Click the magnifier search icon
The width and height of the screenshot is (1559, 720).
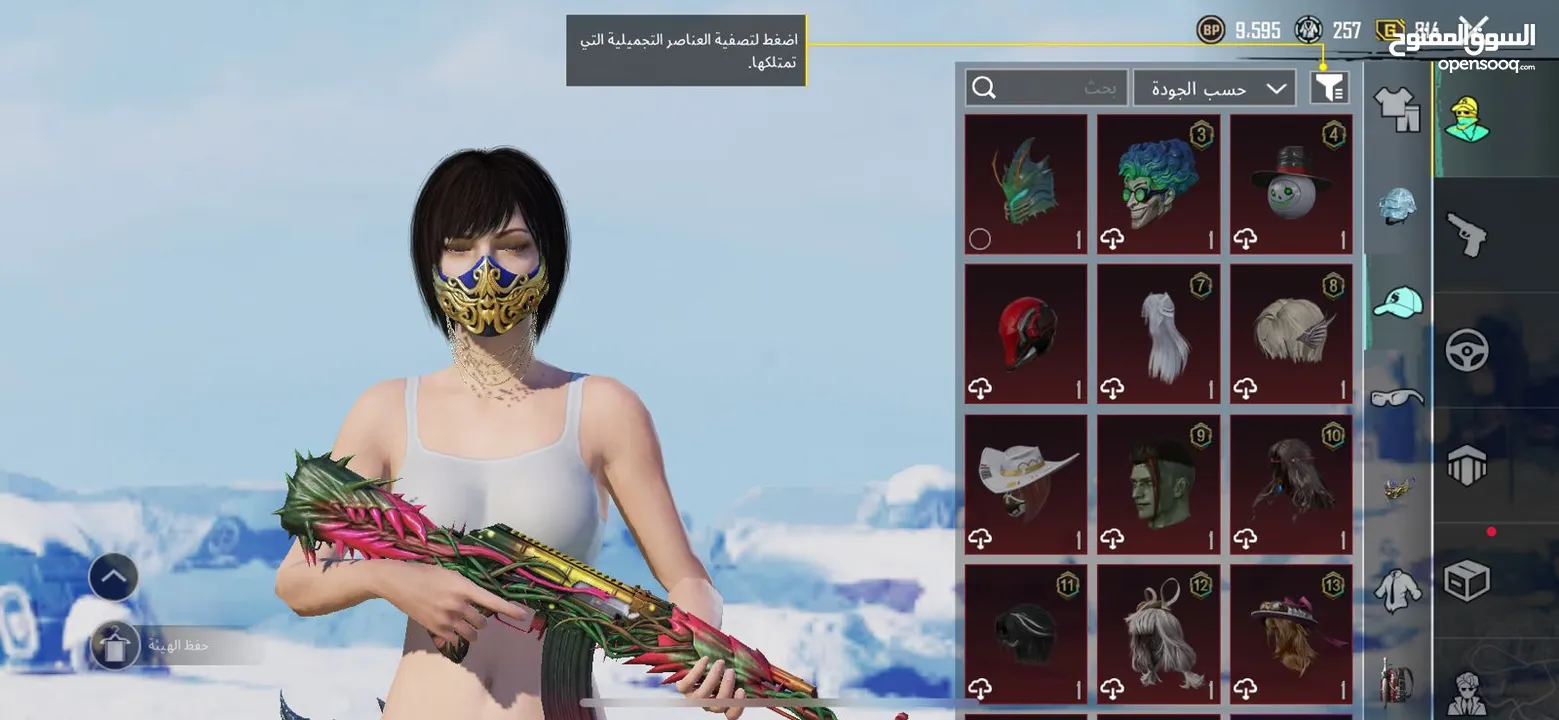click(x=985, y=87)
